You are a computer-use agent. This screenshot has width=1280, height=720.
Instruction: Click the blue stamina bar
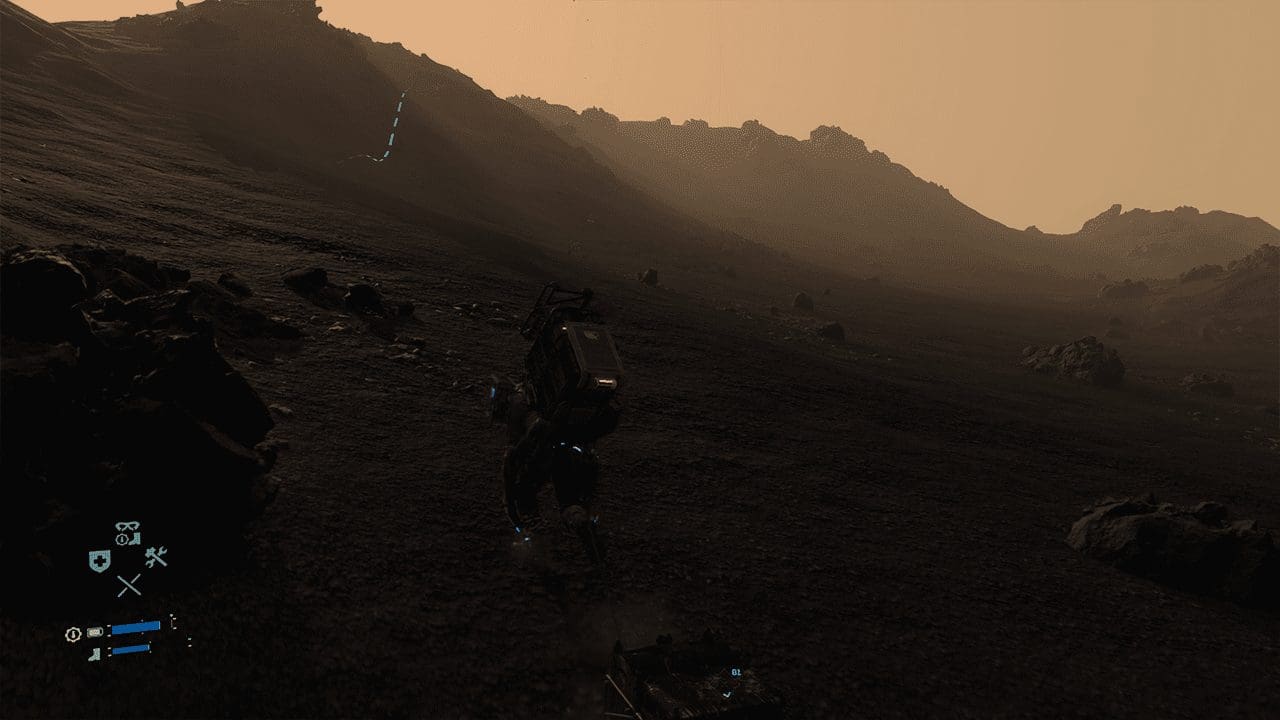coord(135,626)
